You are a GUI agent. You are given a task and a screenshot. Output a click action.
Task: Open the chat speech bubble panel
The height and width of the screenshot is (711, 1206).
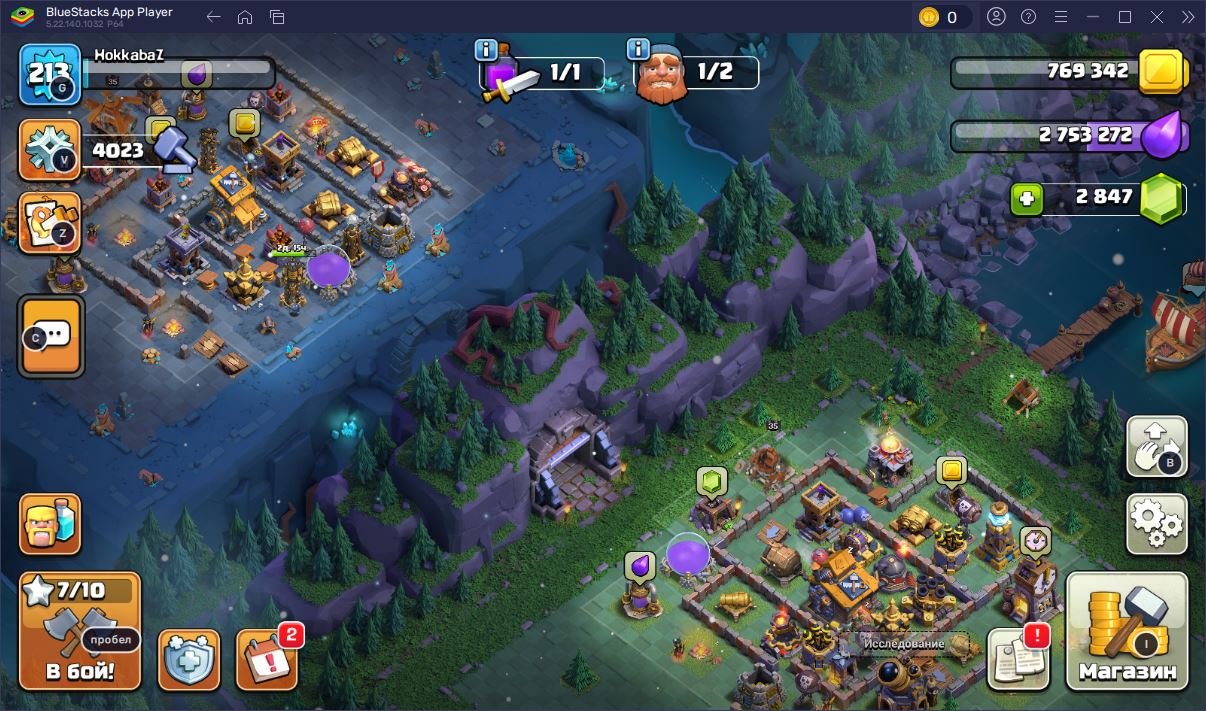(x=51, y=336)
